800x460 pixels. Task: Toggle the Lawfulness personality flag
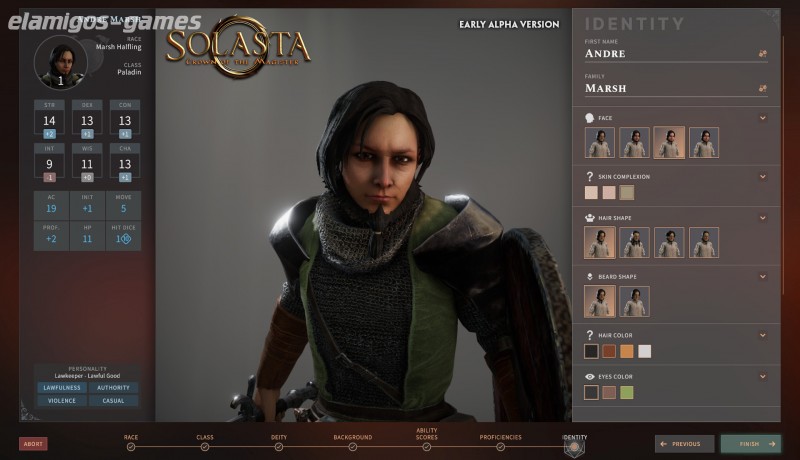59,388
